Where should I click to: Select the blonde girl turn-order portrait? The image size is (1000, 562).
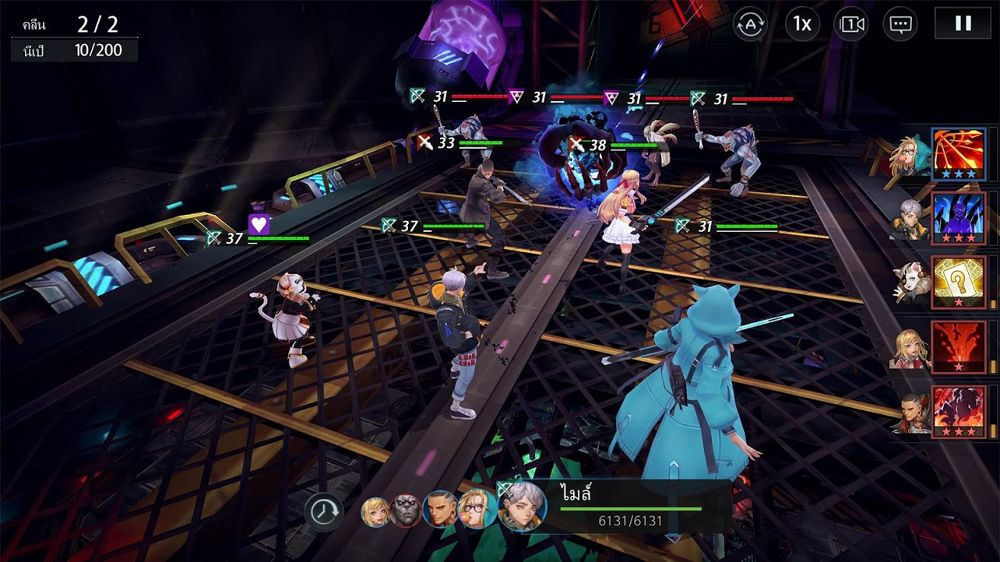(375, 510)
